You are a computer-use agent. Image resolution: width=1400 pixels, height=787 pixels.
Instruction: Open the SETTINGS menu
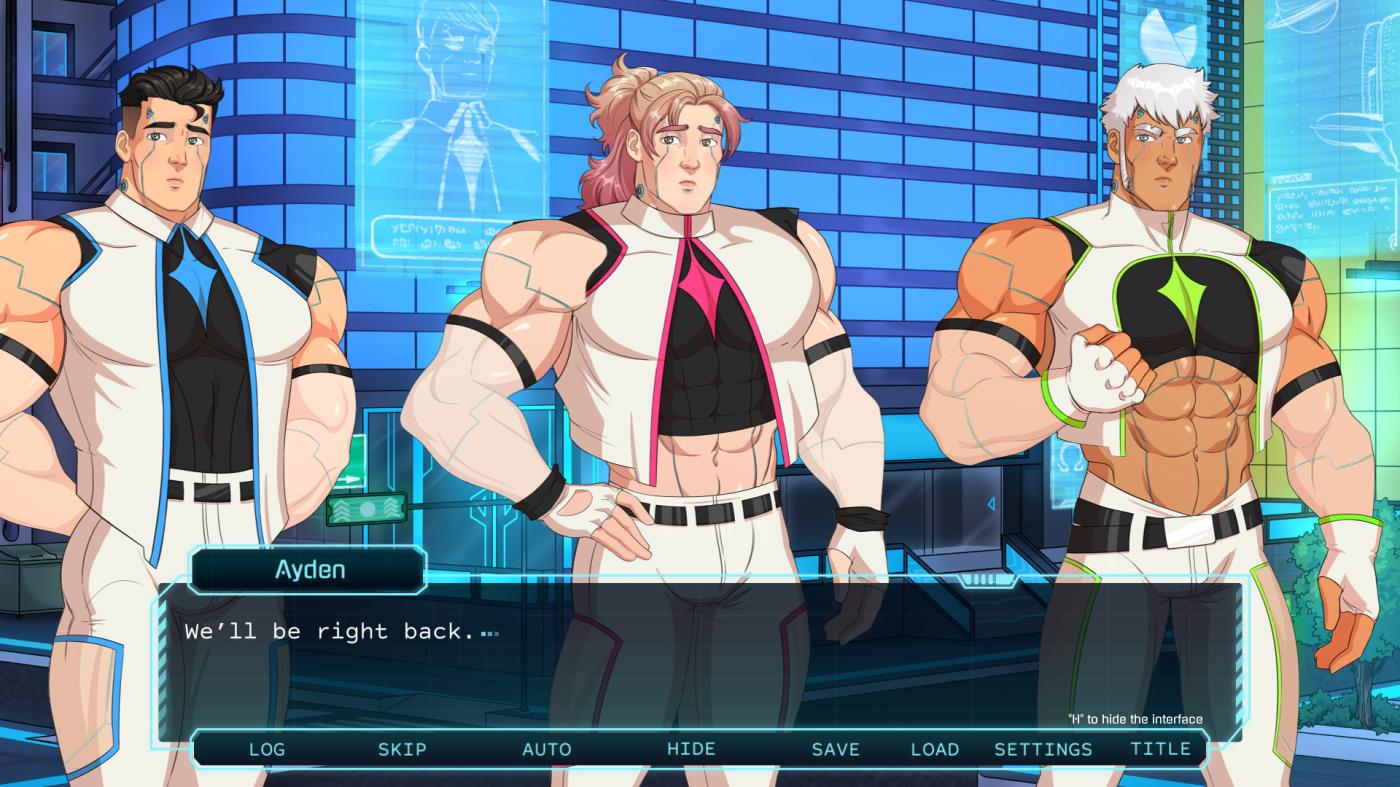point(1043,749)
